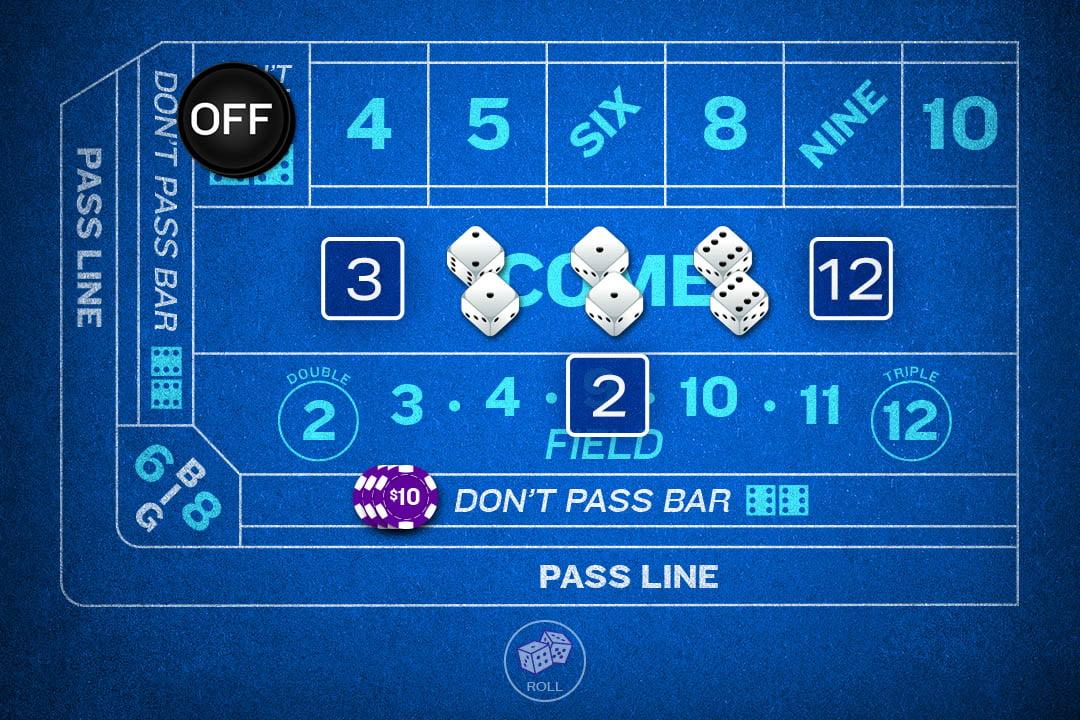Bet on the NINE point box
Screen dimensions: 1080x720
point(843,125)
